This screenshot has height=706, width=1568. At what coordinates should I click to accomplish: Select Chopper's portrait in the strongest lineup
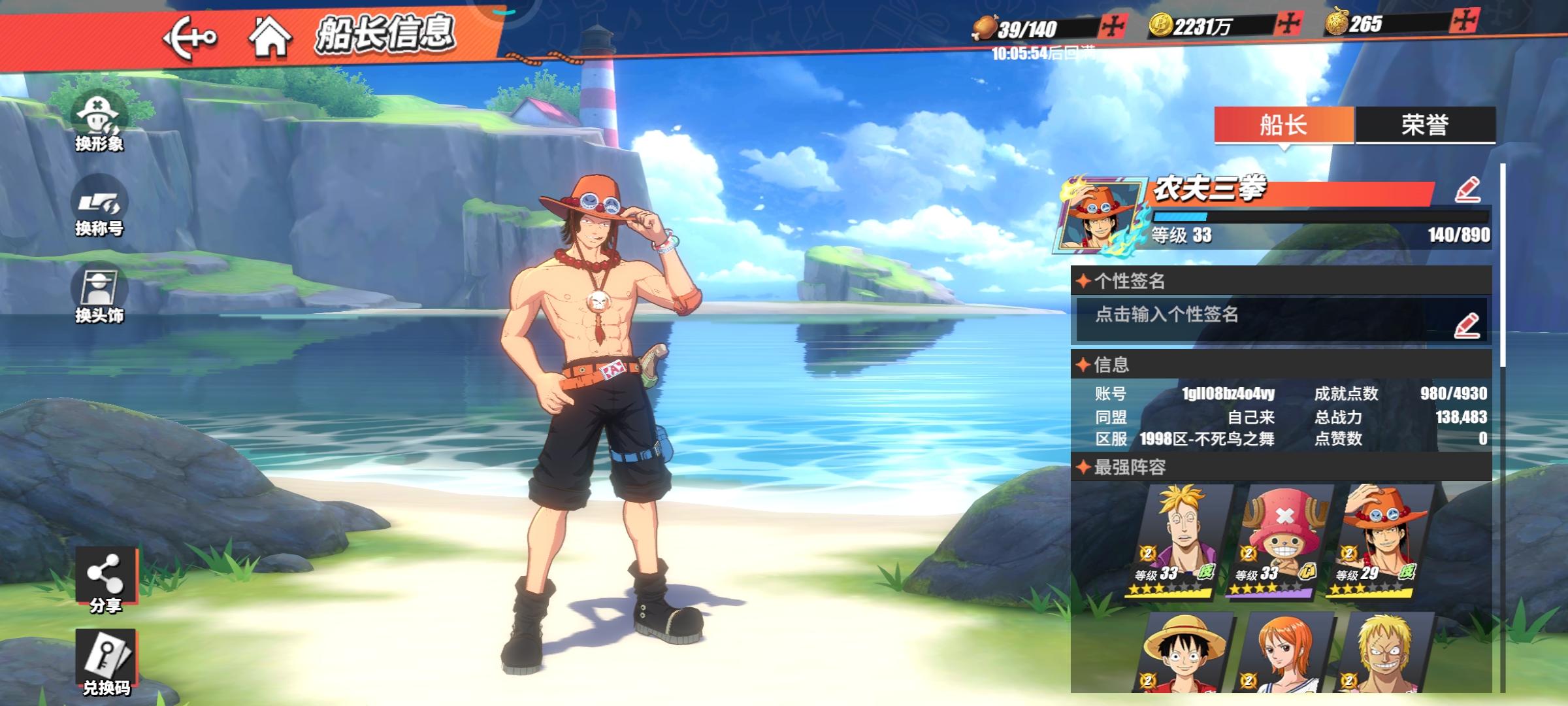(x=1282, y=540)
